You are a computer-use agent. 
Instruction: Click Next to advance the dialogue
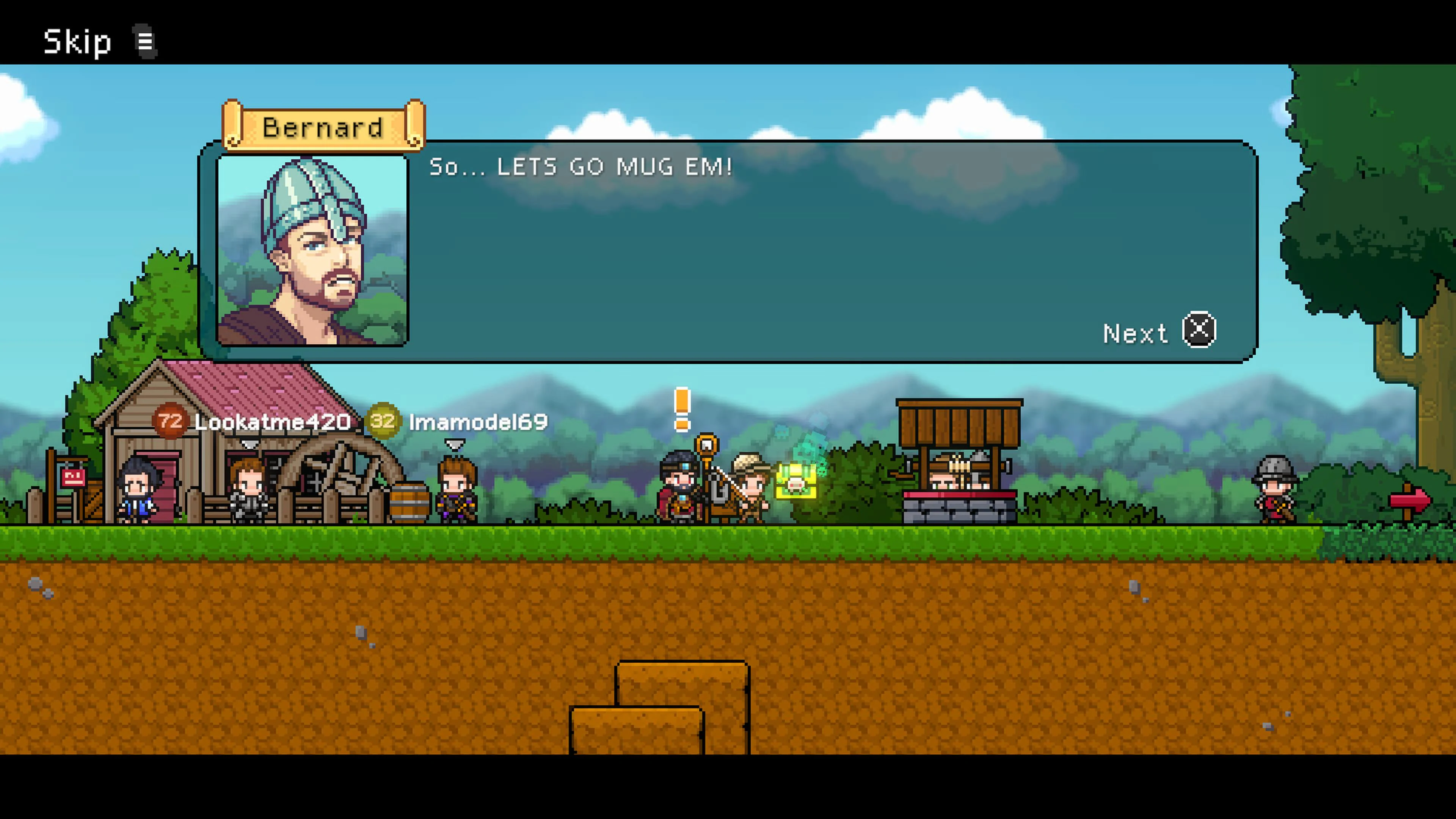pyautogui.click(x=1159, y=333)
